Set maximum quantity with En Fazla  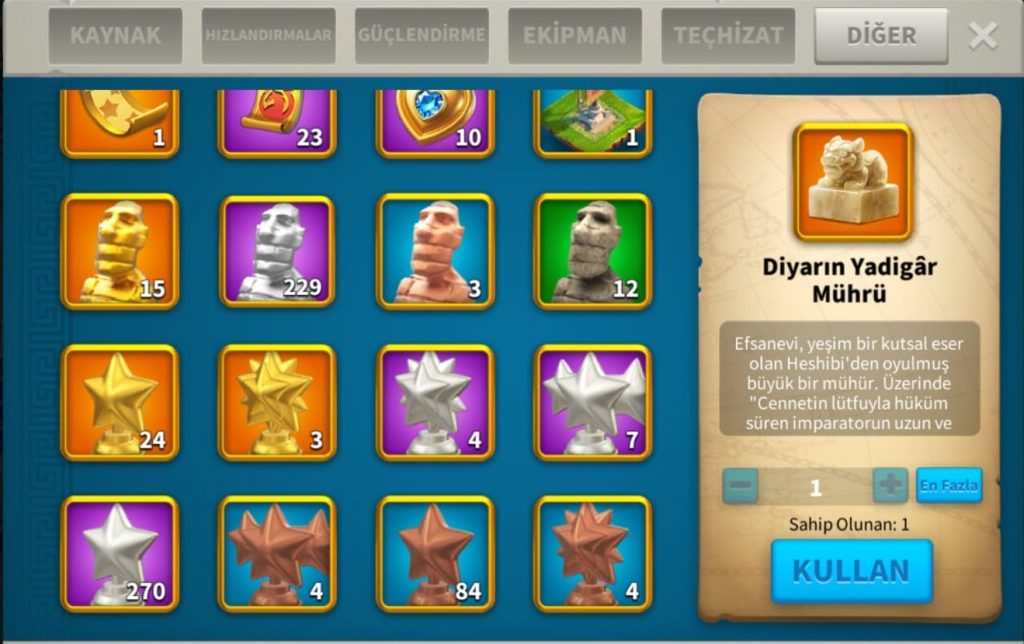pyautogui.click(x=949, y=486)
